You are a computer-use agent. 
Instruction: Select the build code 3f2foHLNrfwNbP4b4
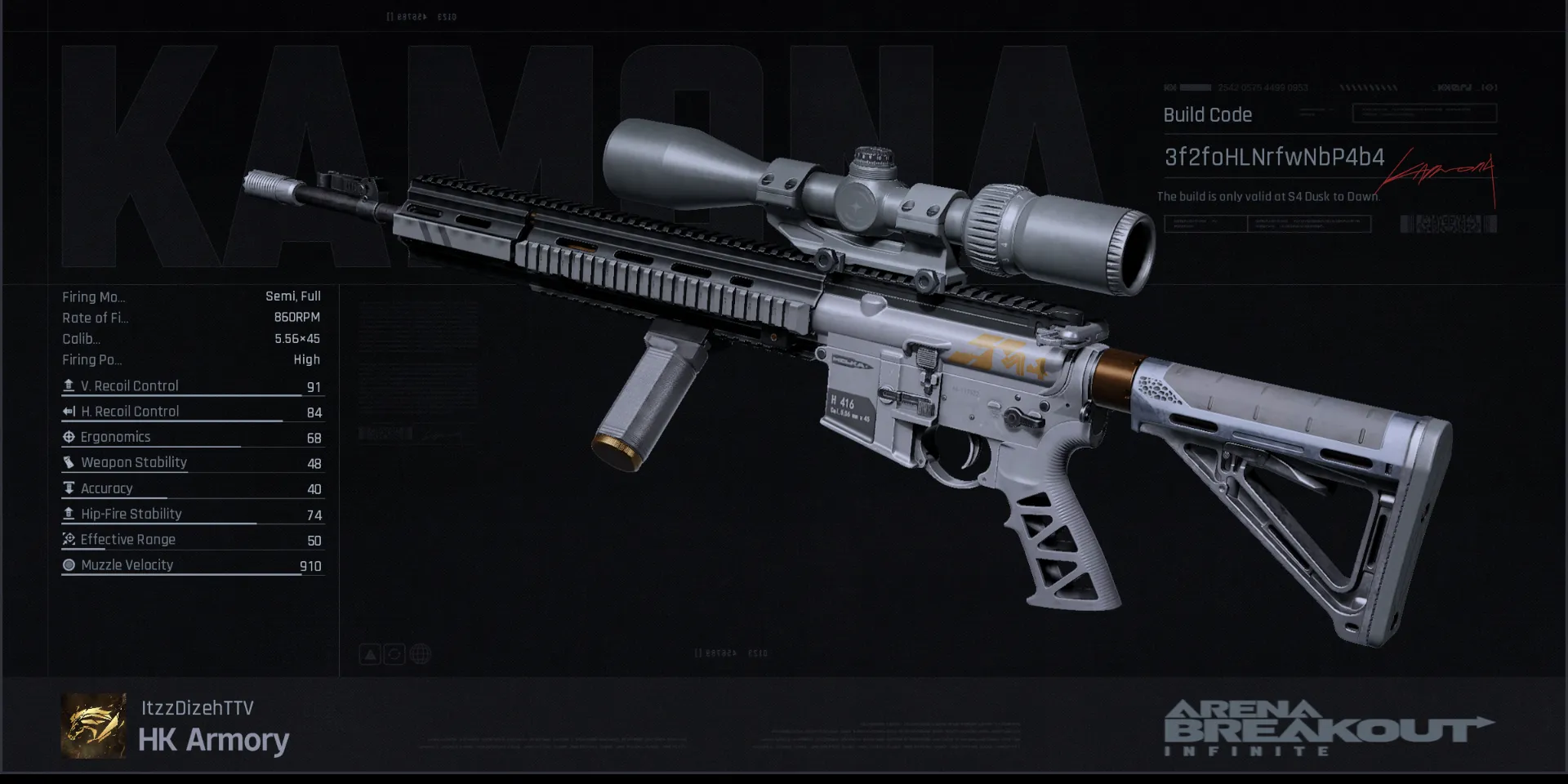point(1274,158)
